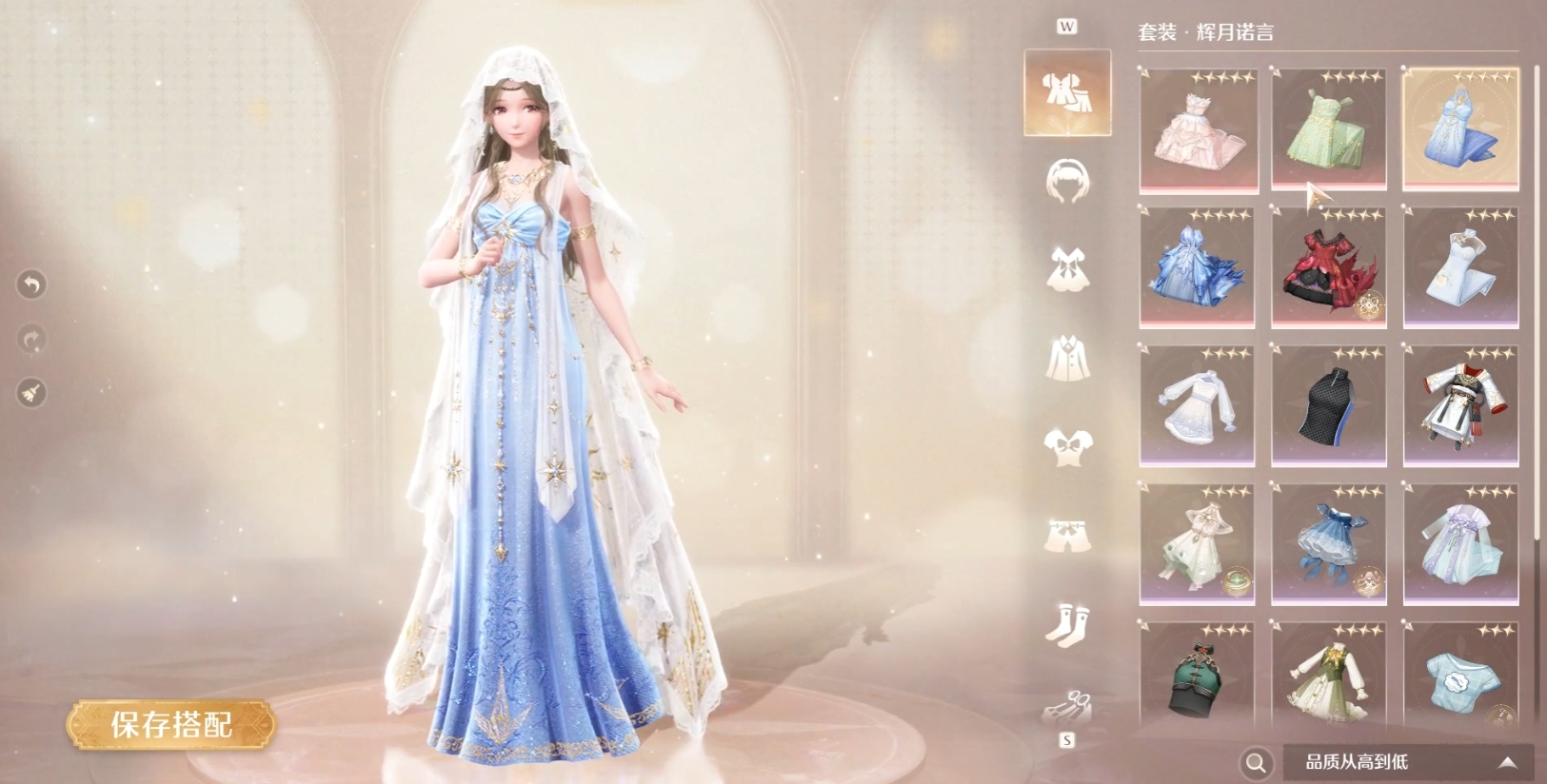Viewport: 1547px width, 784px height.
Task: Open the dress category tab
Action: [x=1067, y=268]
